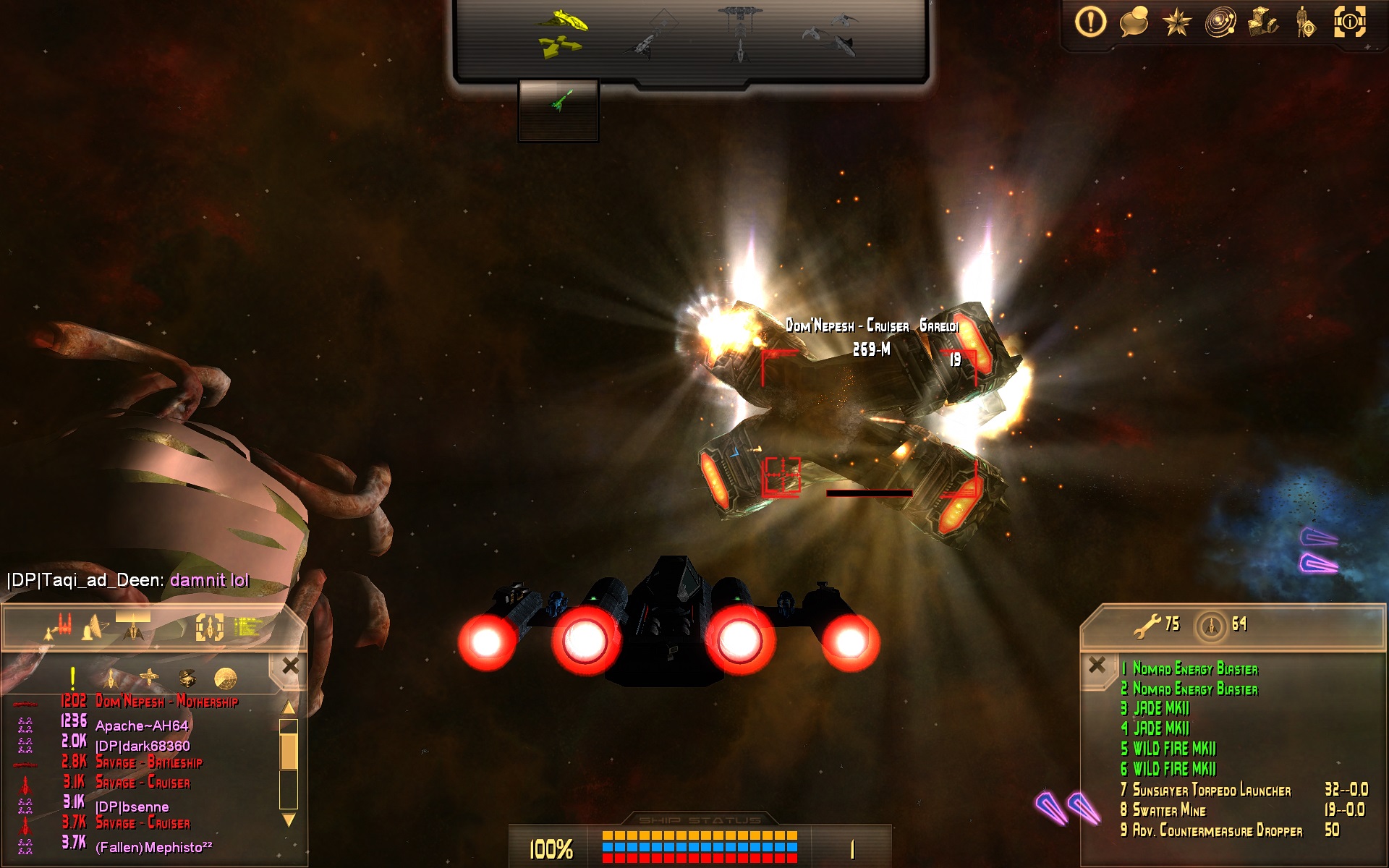This screenshot has width=1389, height=868.
Task: Open the reputation star icon
Action: click(1177, 22)
